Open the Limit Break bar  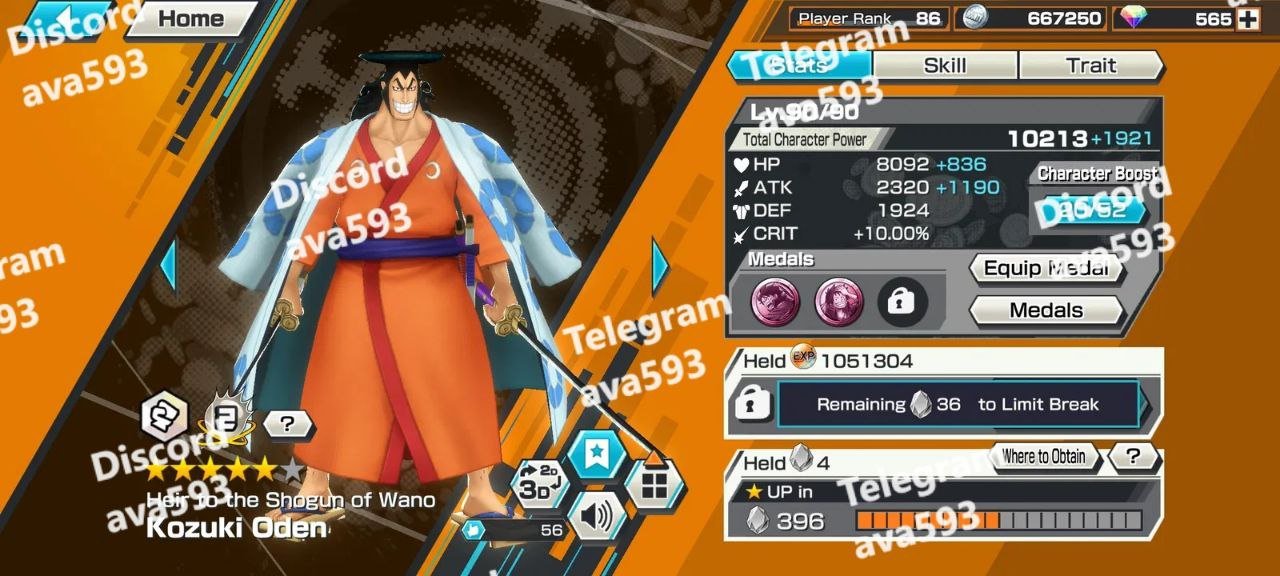point(958,405)
